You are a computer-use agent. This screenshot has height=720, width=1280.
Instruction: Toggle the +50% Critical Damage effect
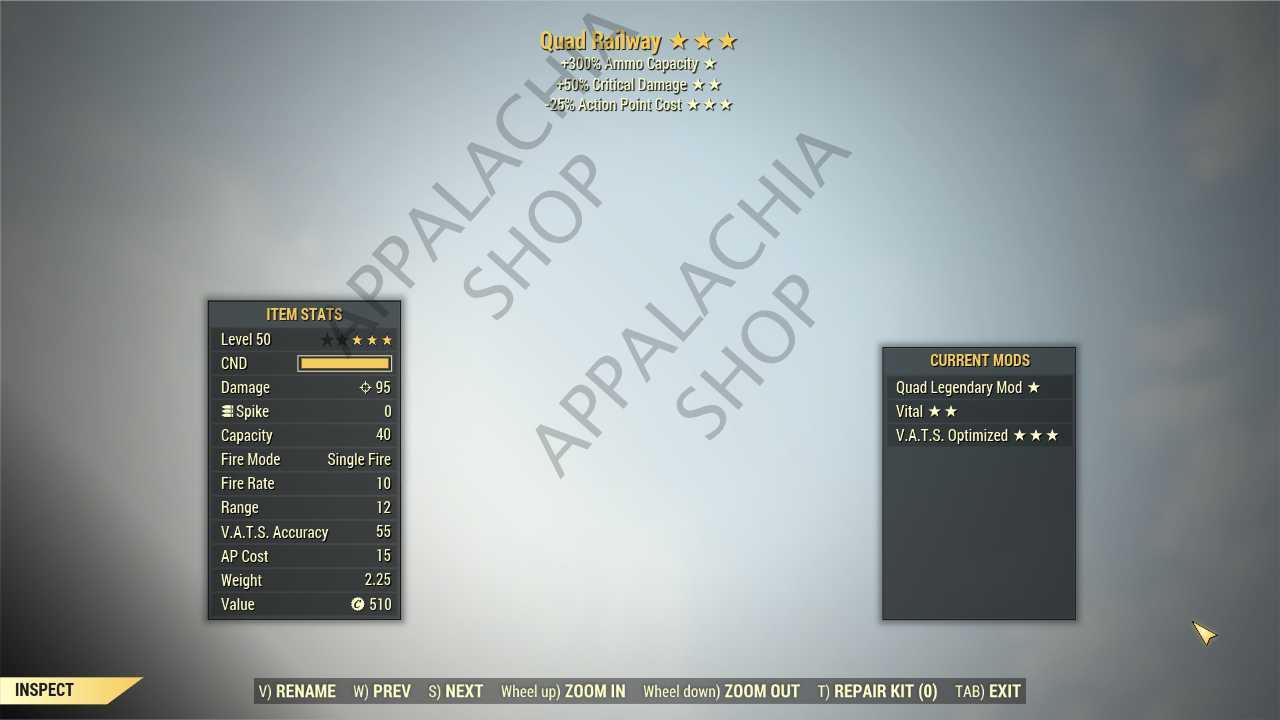pyautogui.click(x=637, y=84)
